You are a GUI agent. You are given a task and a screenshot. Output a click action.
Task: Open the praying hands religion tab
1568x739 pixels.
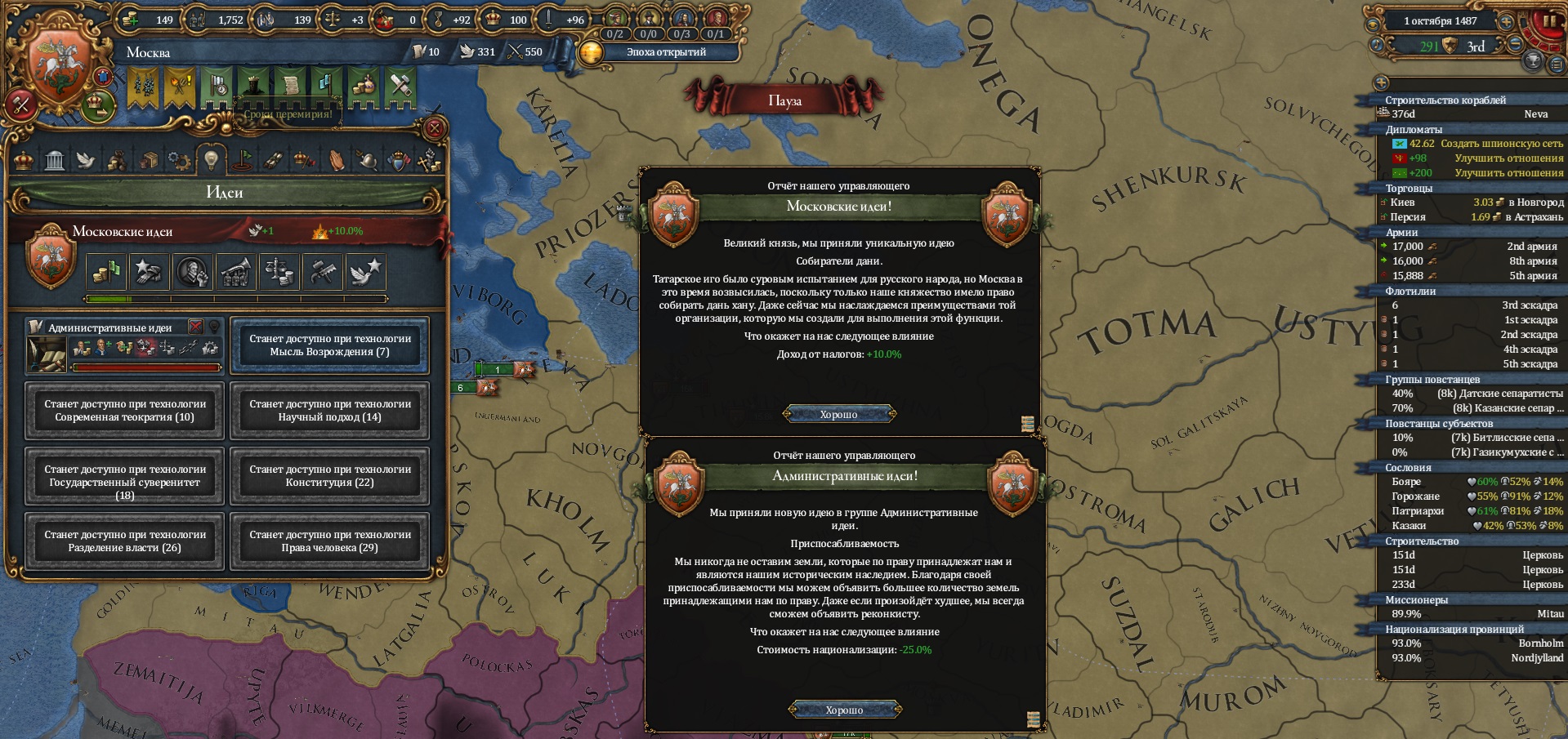(337, 160)
